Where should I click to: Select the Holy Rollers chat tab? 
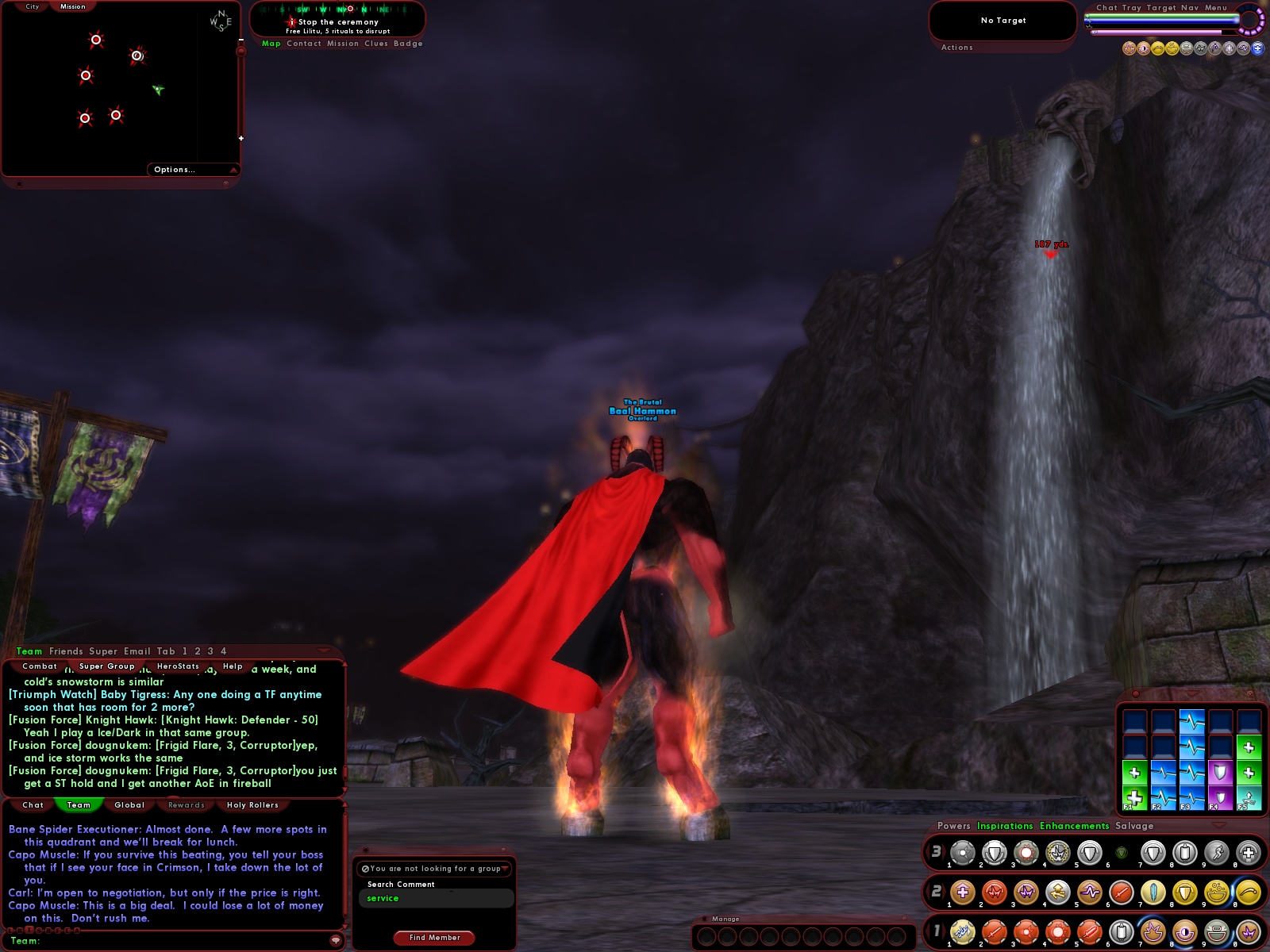point(252,805)
